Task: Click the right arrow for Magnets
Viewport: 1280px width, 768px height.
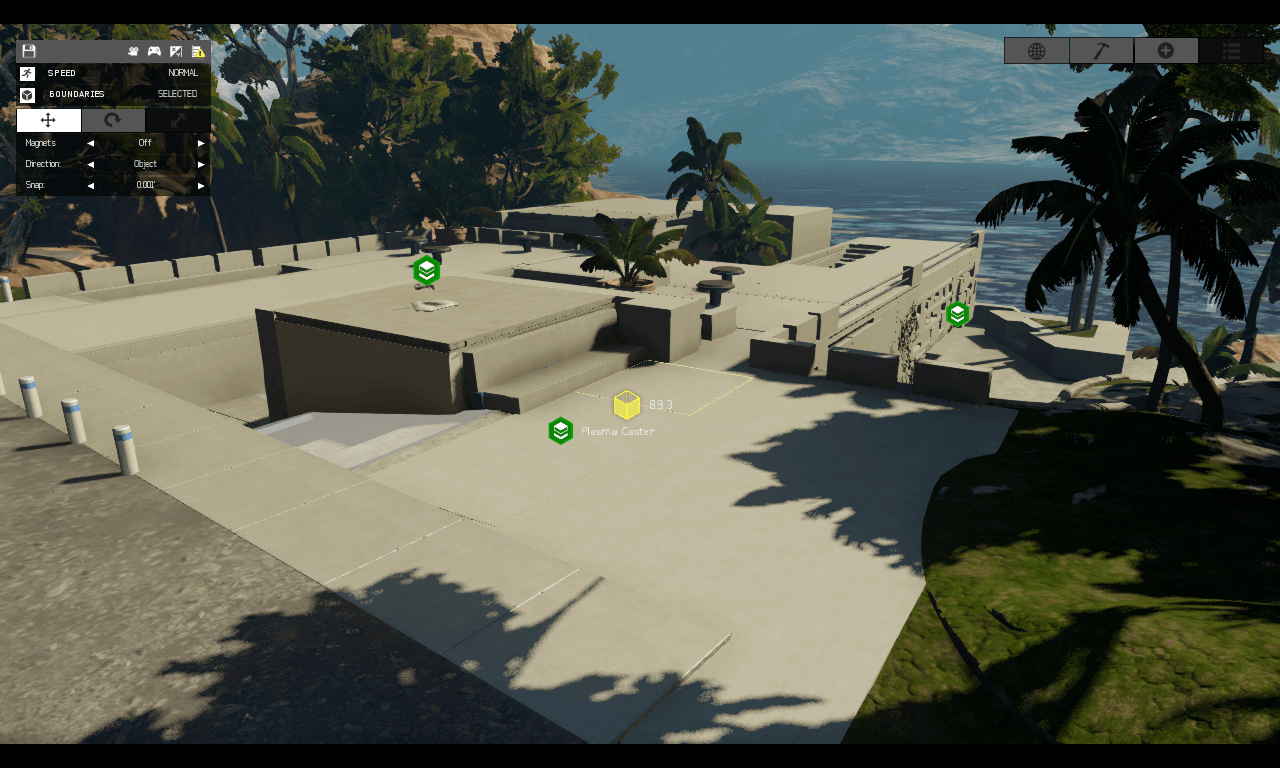Action: (201, 143)
